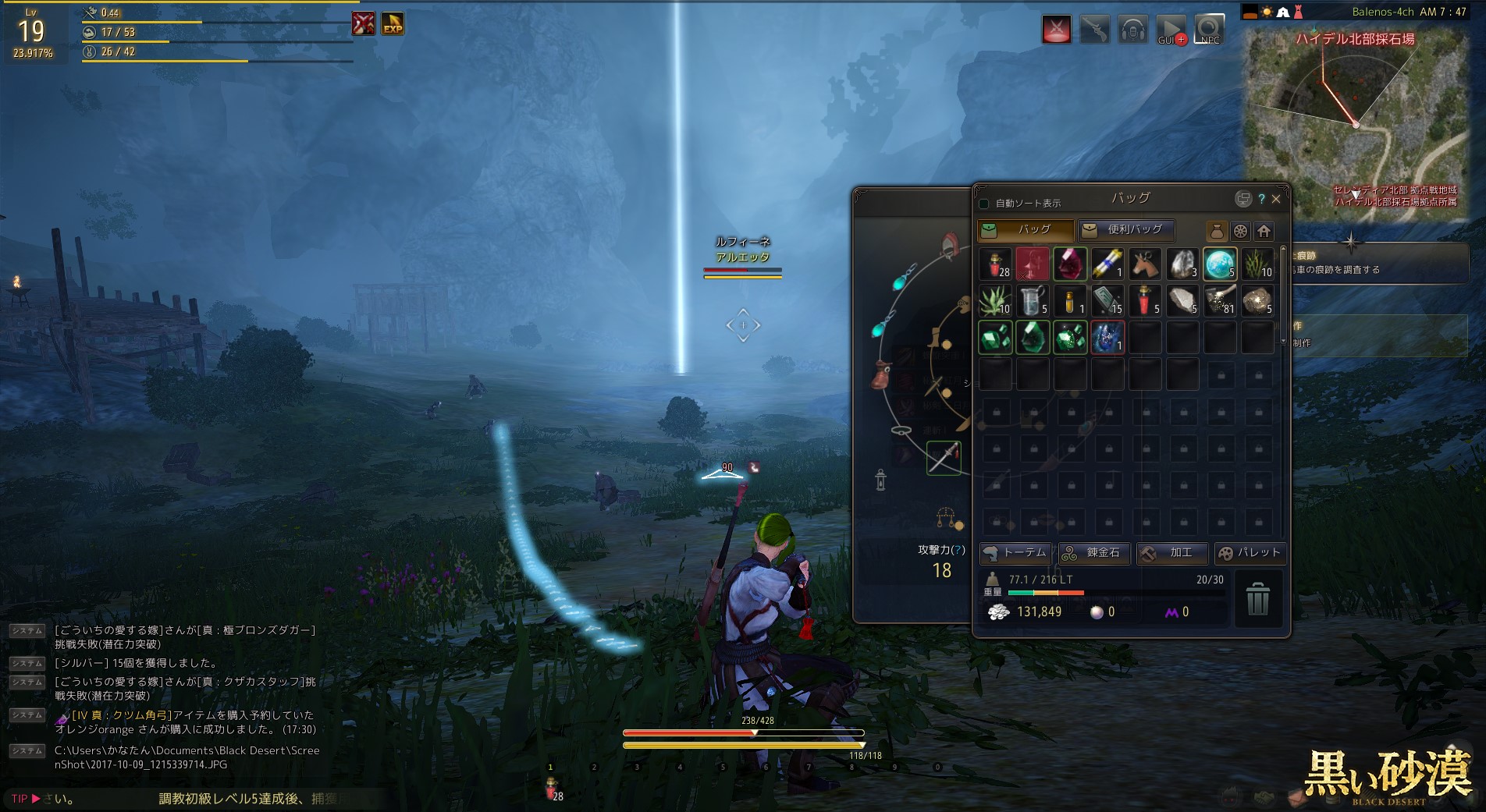Open the NPC finder magnifier icon
The width and height of the screenshot is (1486, 812).
click(1209, 30)
